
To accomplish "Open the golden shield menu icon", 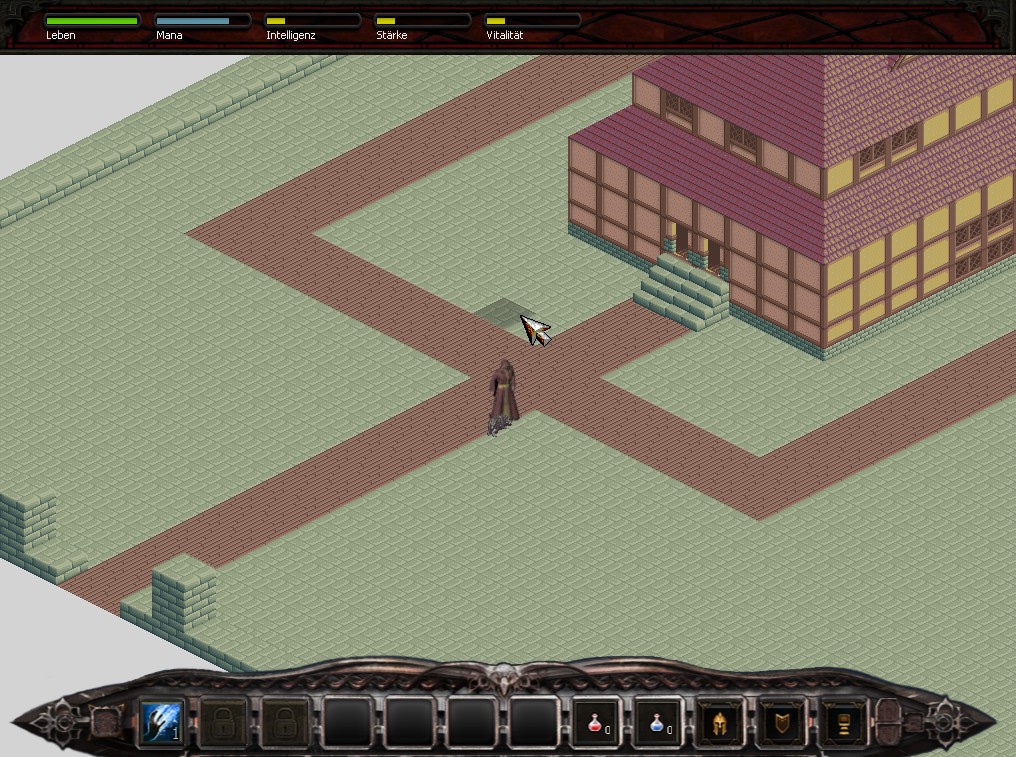I will [x=781, y=721].
